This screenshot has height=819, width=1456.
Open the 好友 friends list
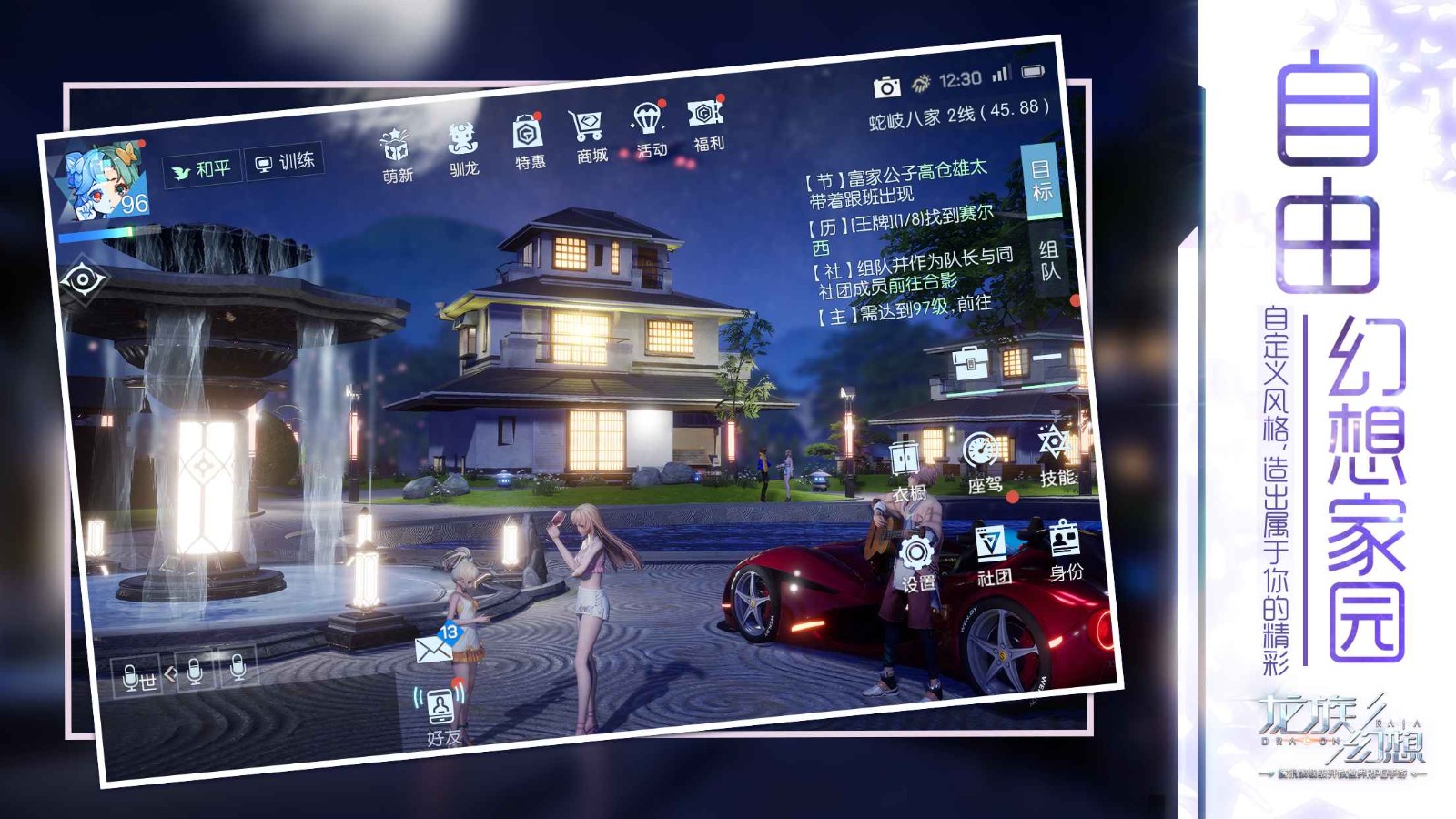click(x=442, y=714)
